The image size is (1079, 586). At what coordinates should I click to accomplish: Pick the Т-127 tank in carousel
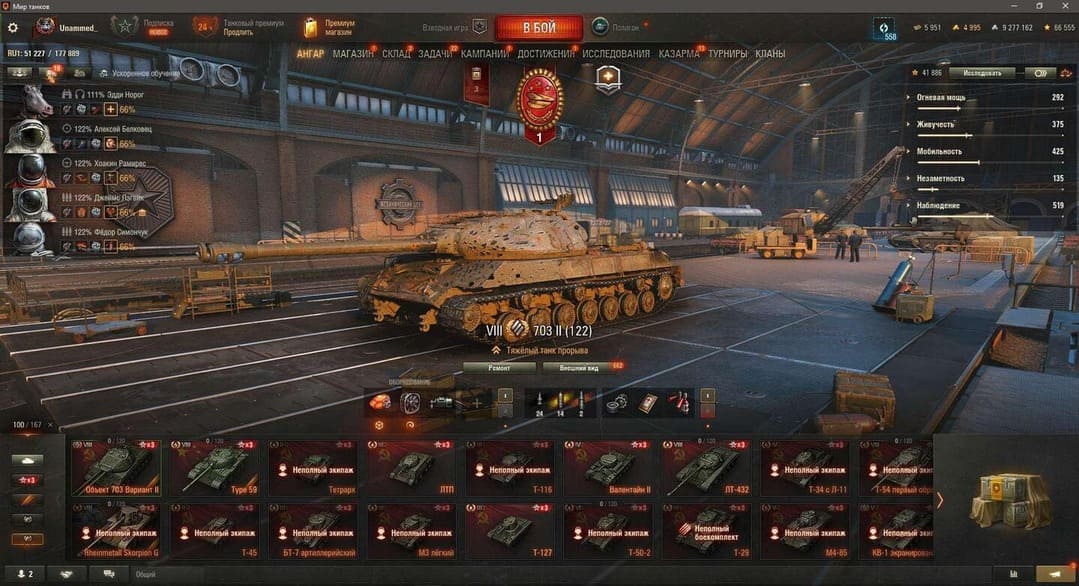tap(509, 530)
